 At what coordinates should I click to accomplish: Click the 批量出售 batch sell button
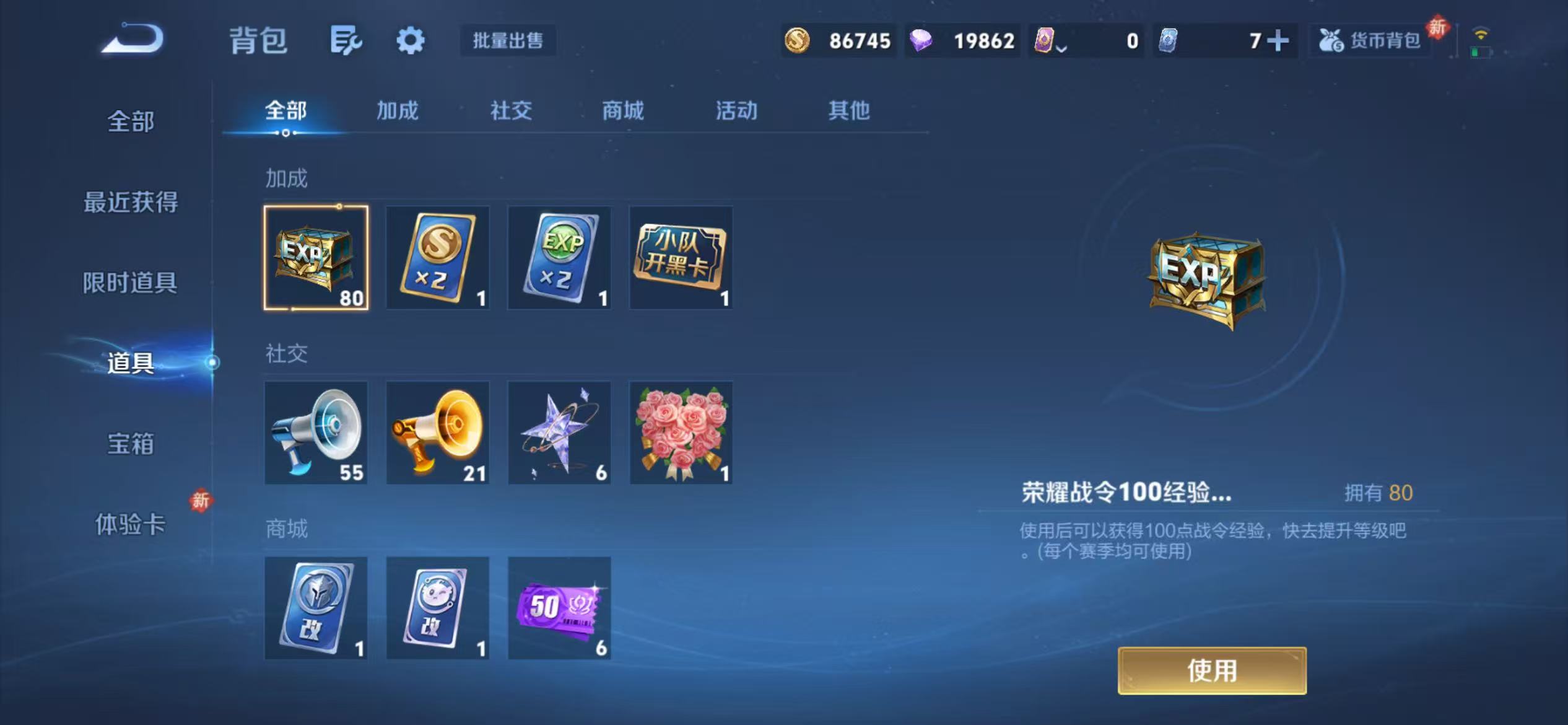pos(508,40)
